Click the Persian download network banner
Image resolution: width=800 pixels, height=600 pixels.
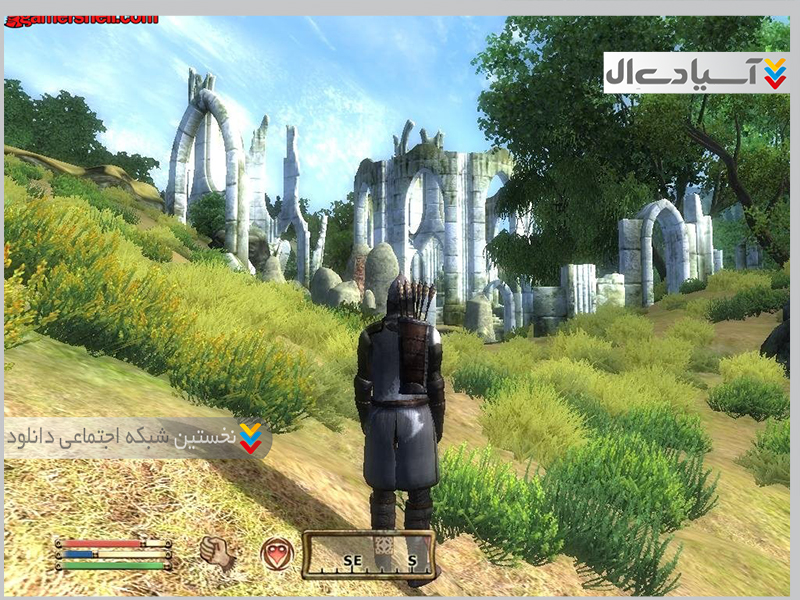click(137, 438)
